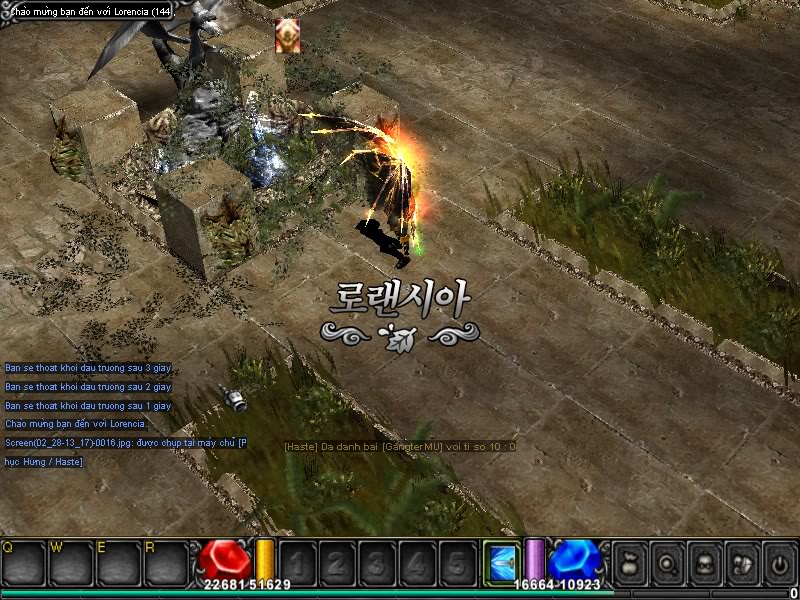Click the active buff icon at top
The height and width of the screenshot is (600, 800).
288,36
